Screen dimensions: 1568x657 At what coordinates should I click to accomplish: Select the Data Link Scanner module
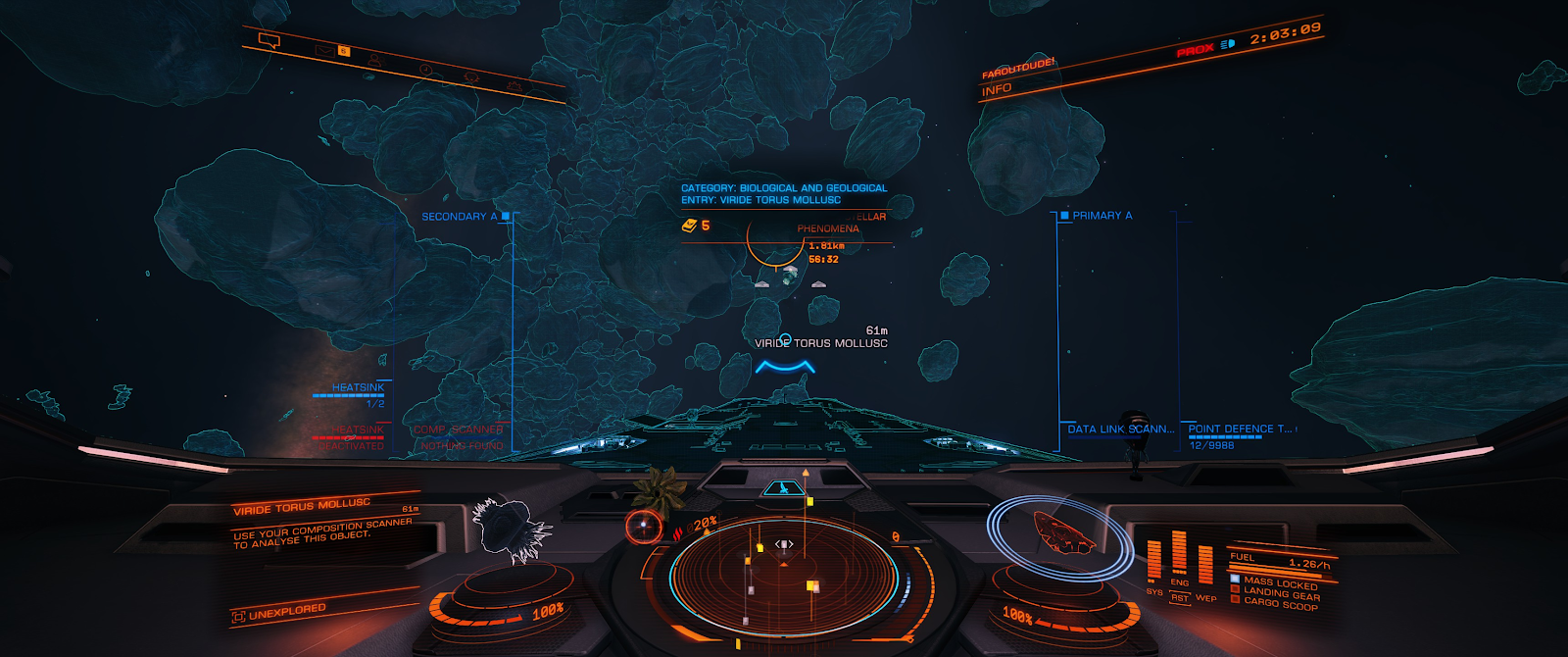[x=1120, y=430]
